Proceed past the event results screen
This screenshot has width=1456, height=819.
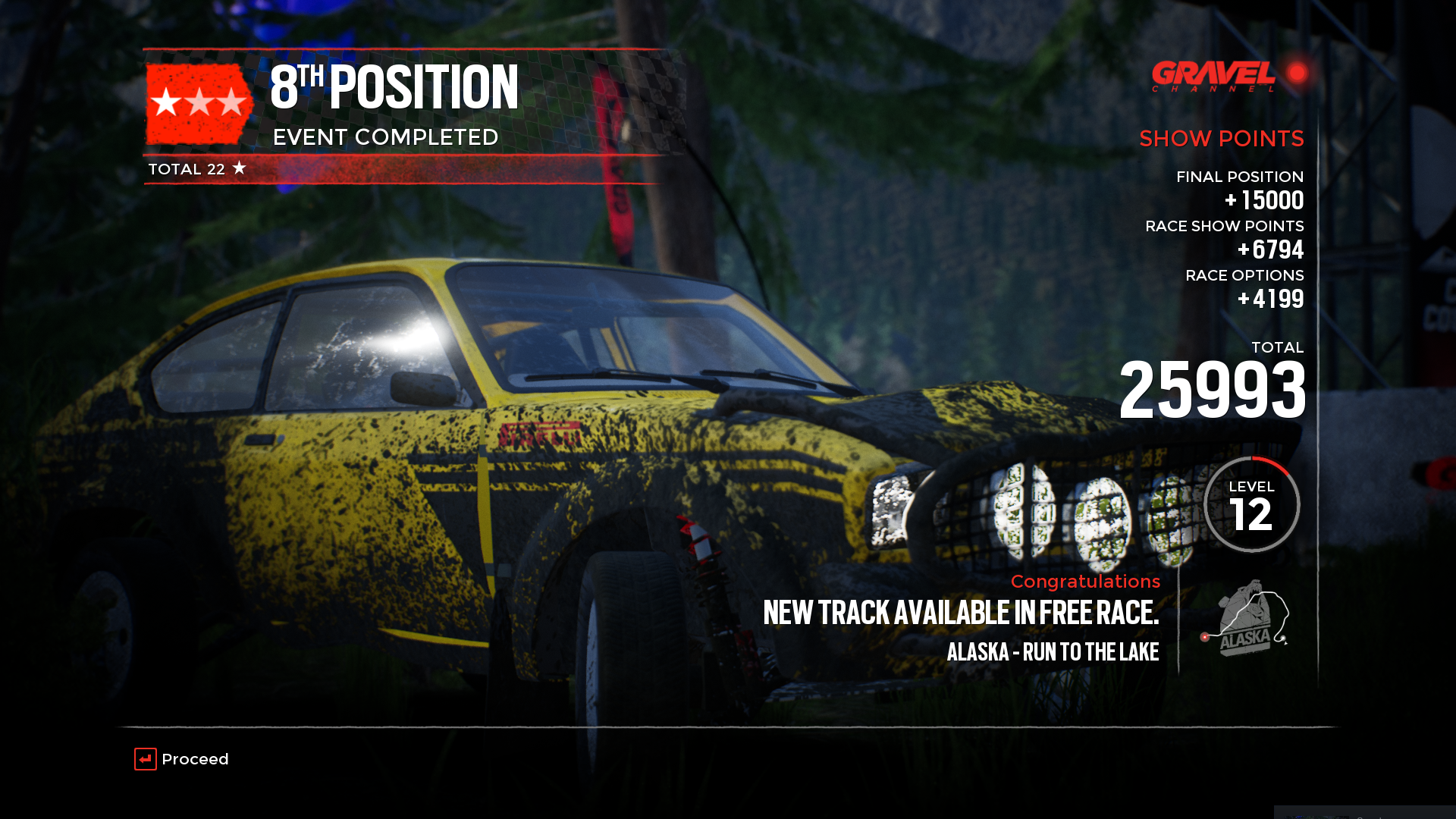[182, 759]
